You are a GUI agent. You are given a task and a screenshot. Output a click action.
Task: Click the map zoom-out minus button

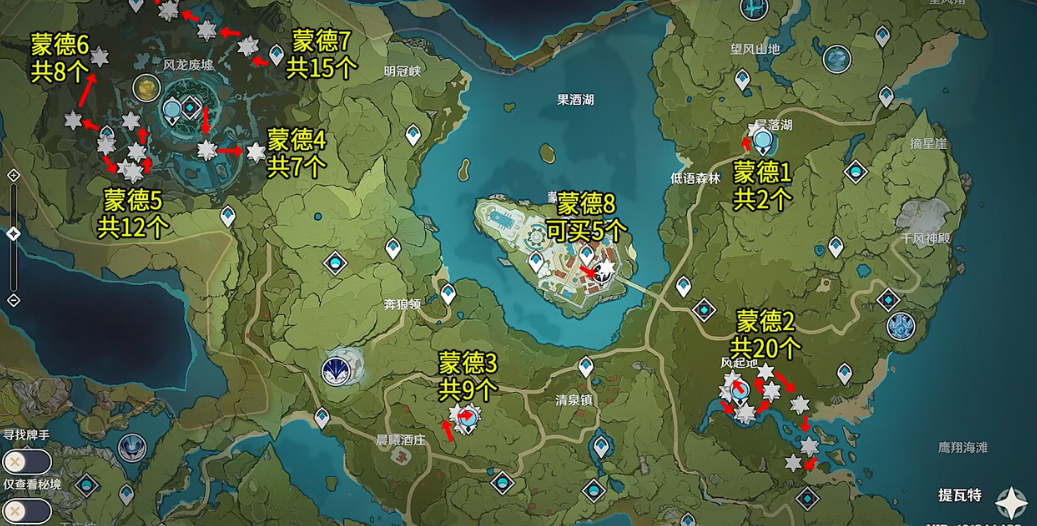coord(13,300)
